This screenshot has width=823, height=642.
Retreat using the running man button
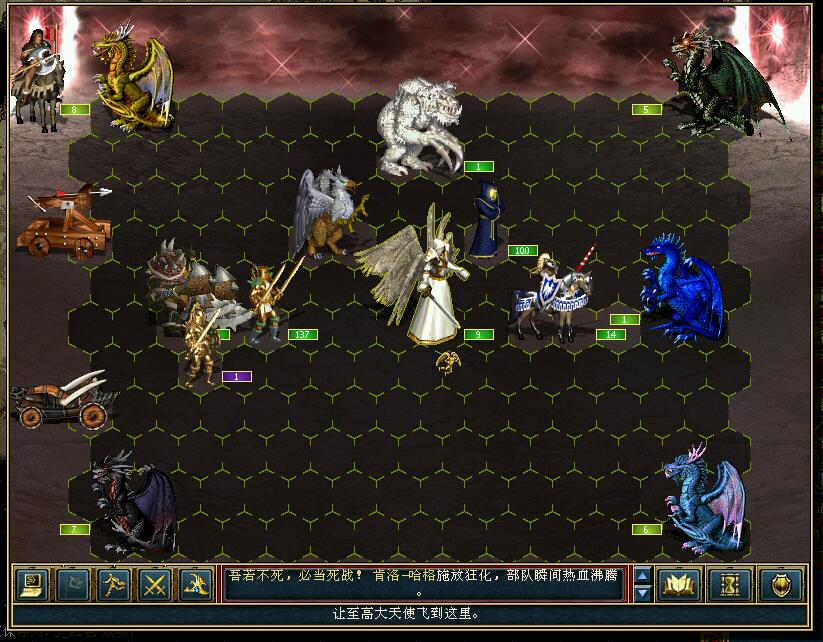pyautogui.click(x=113, y=584)
